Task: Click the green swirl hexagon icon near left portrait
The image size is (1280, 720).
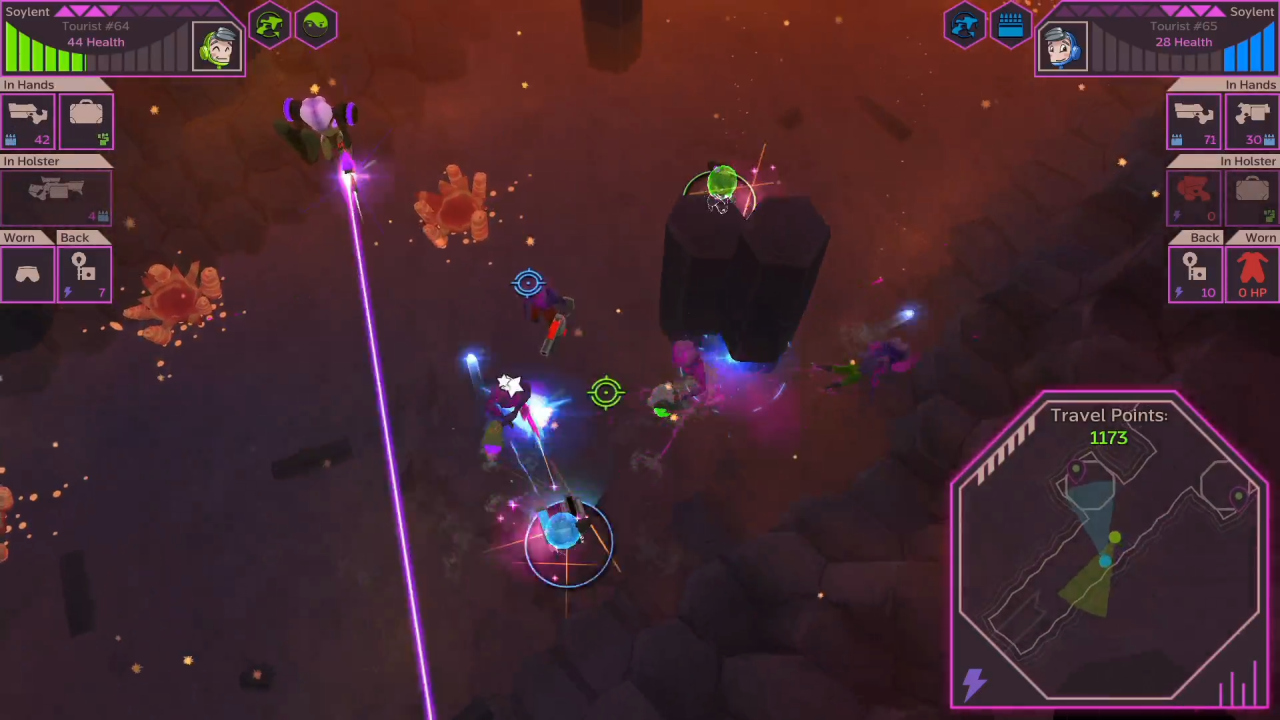Action: pyautogui.click(x=270, y=25)
